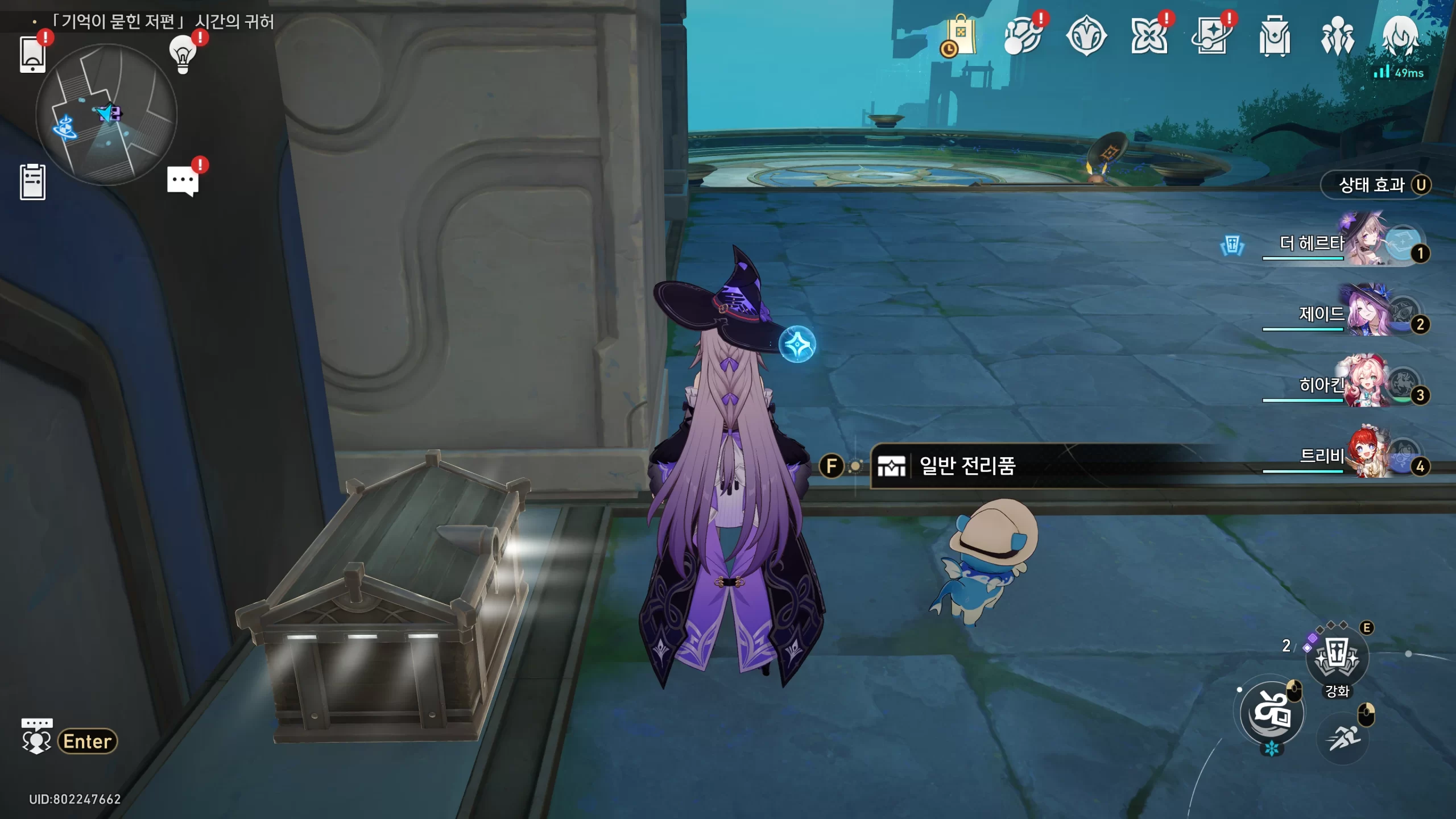The width and height of the screenshot is (1456, 819).
Task: Open the lightbulb tutorial tips
Action: [183, 55]
